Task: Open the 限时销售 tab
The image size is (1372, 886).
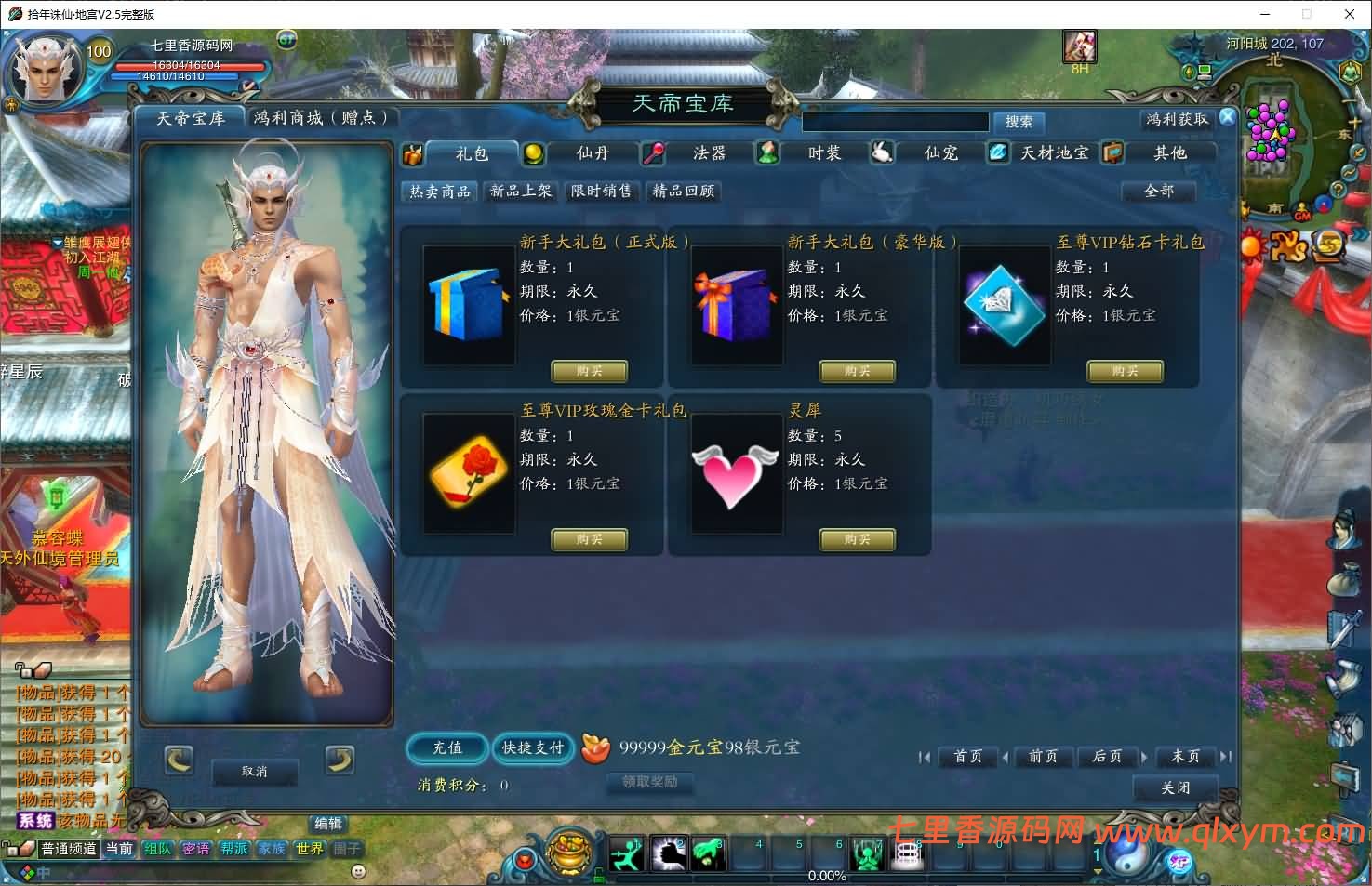Action: 601,192
